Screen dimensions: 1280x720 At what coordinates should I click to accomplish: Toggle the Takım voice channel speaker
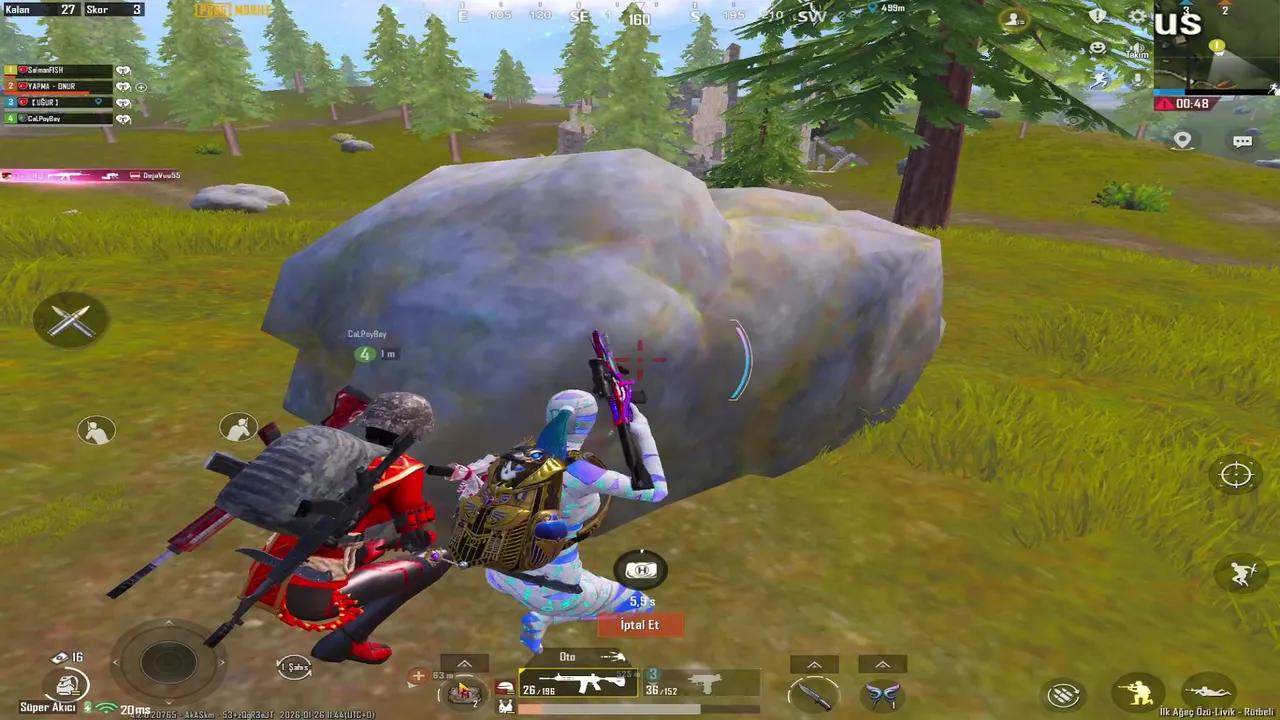pyautogui.click(x=1137, y=49)
